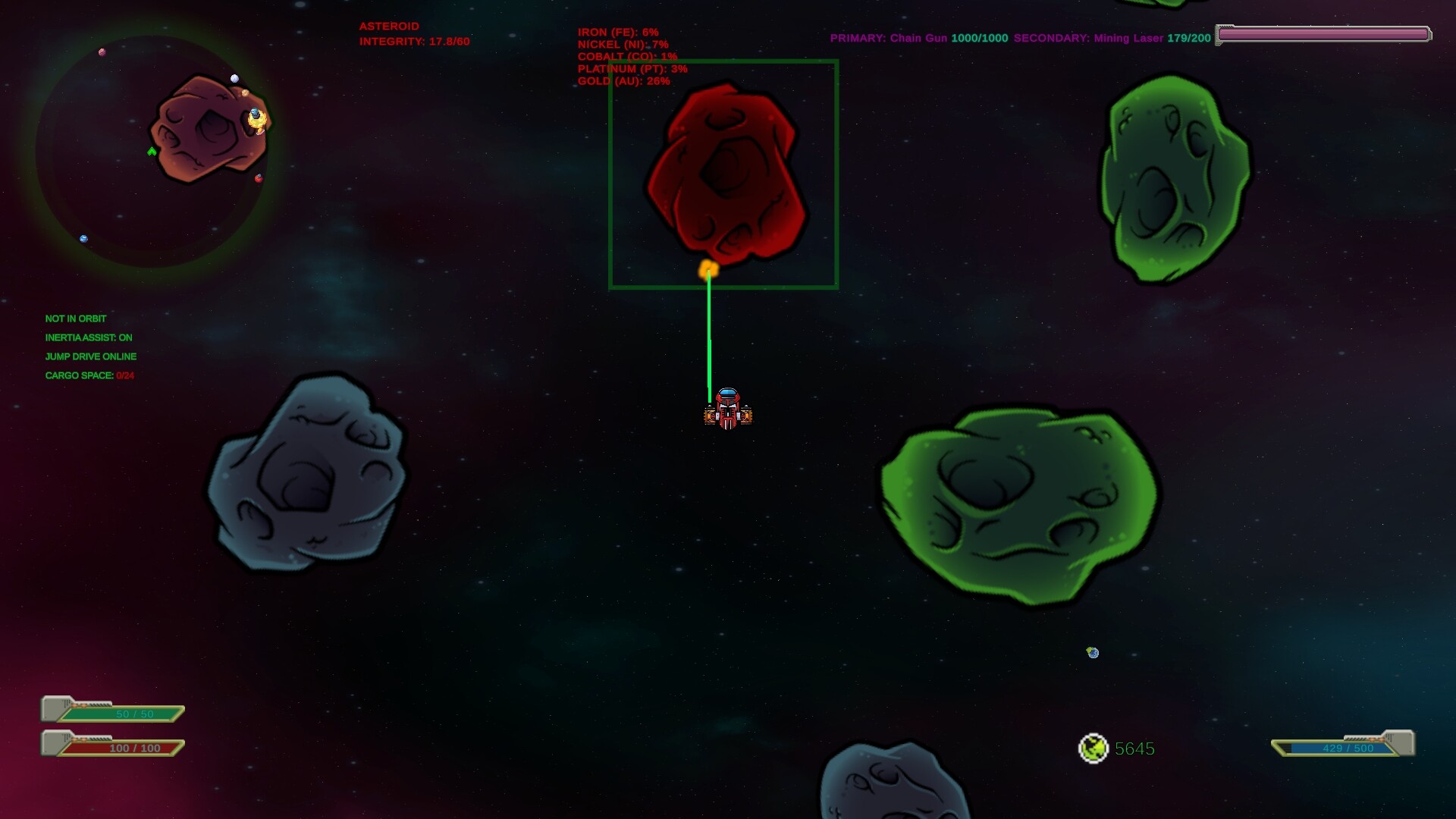The image size is (1456, 819).
Task: Click NOT IN ORBIT to enter orbit
Action: [76, 318]
